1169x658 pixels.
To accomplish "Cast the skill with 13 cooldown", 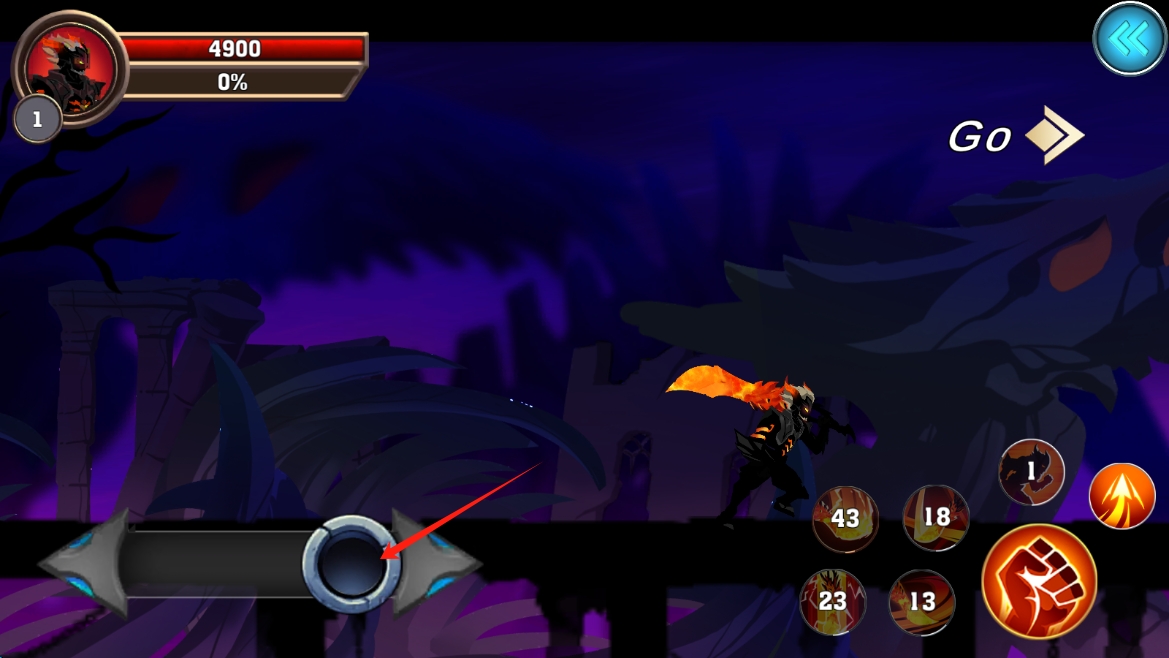I will click(x=921, y=600).
